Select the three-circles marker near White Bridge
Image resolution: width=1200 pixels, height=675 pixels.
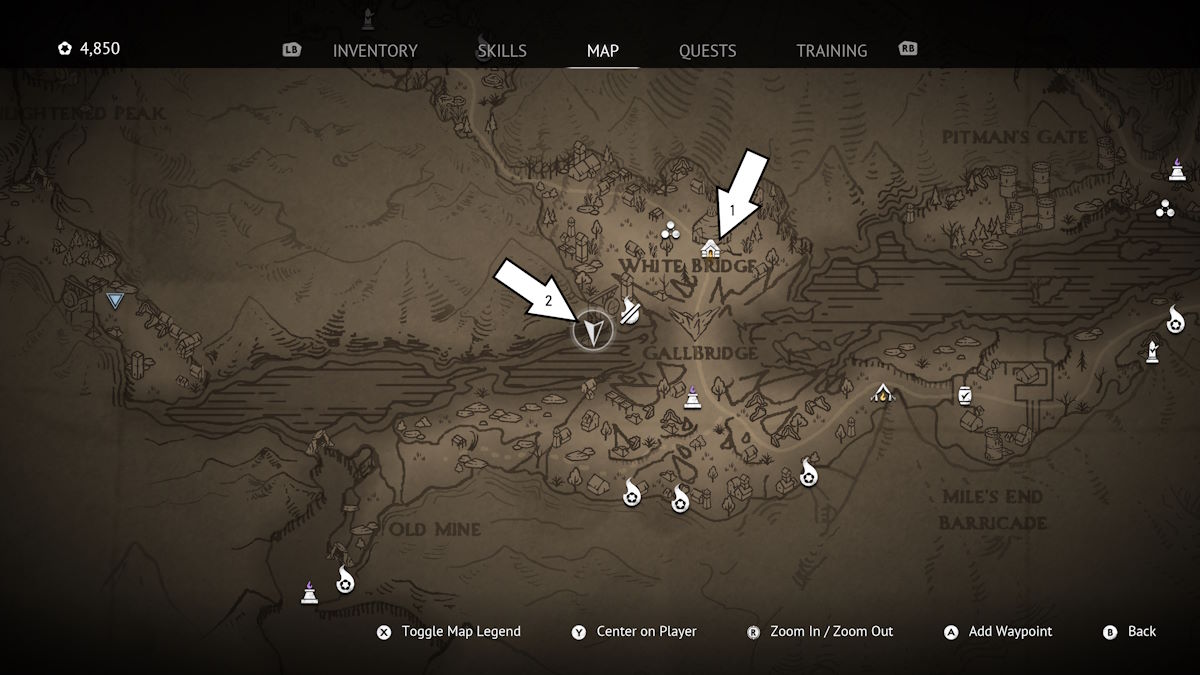pos(670,233)
